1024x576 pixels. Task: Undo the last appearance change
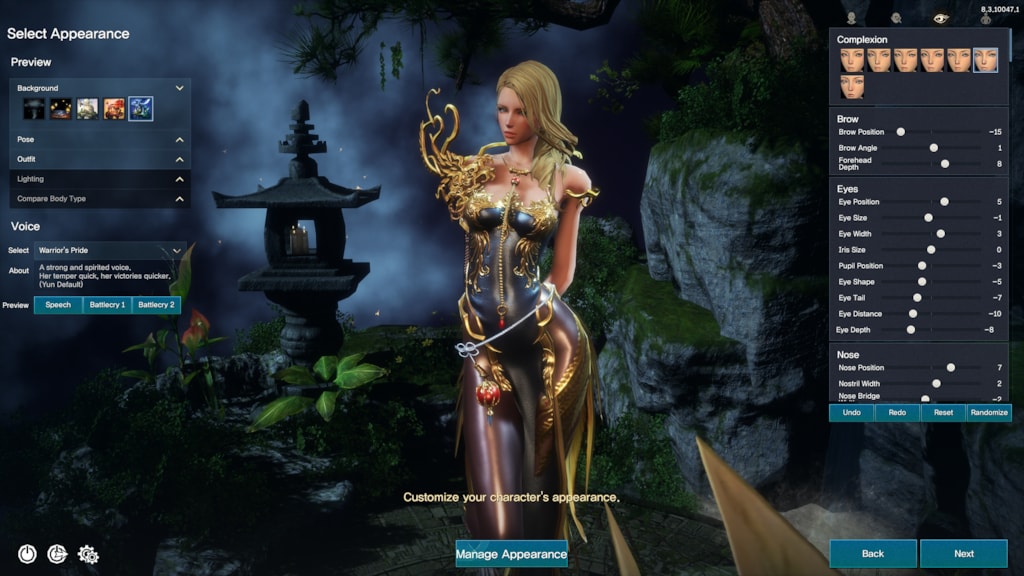coord(851,412)
